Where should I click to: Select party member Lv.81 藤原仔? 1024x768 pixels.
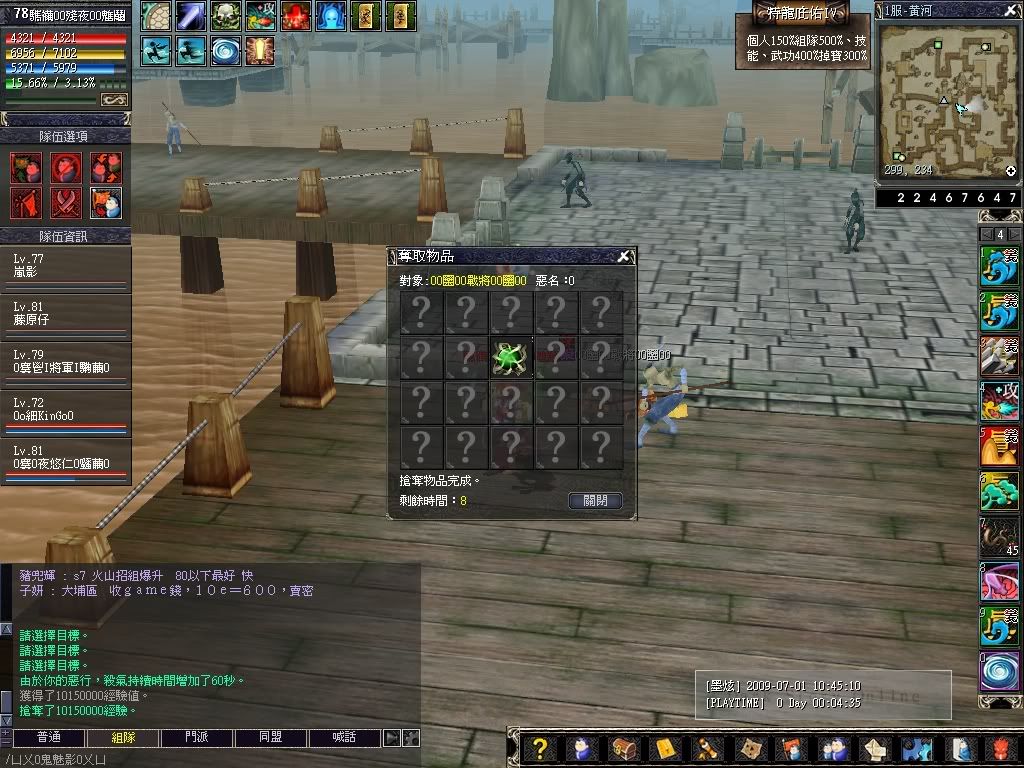65,314
